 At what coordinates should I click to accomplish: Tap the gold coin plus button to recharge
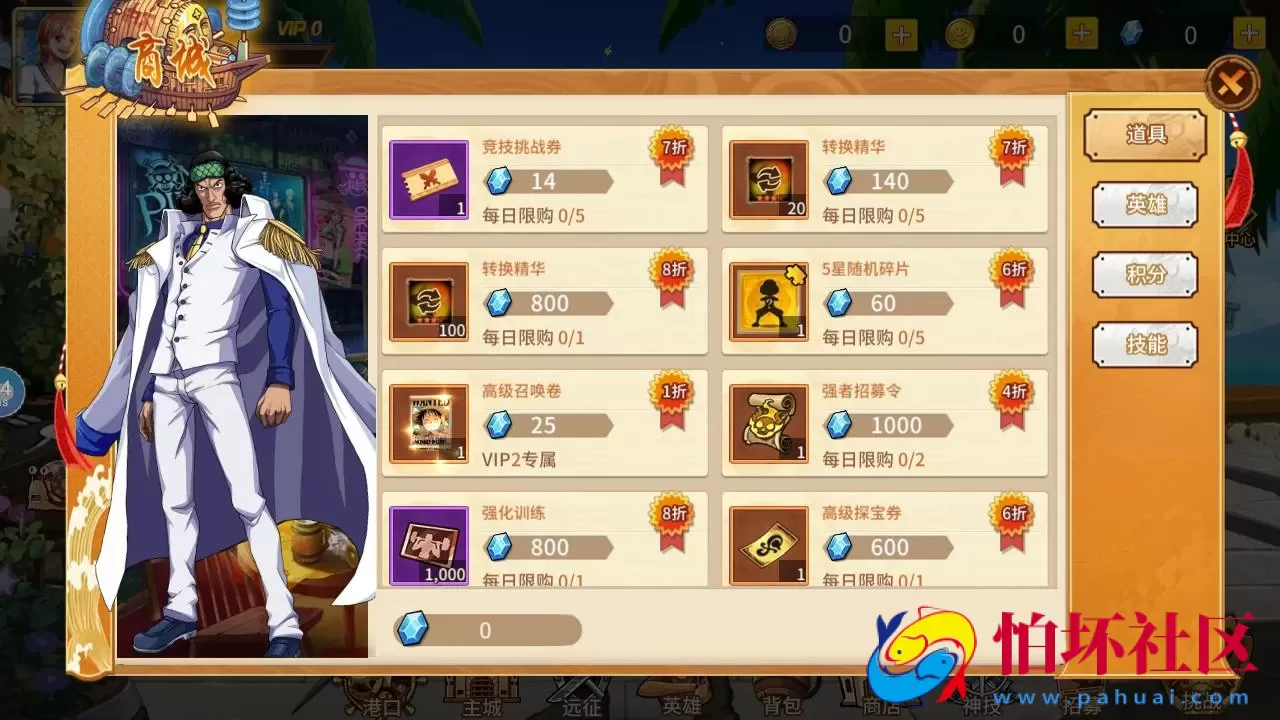coord(899,33)
